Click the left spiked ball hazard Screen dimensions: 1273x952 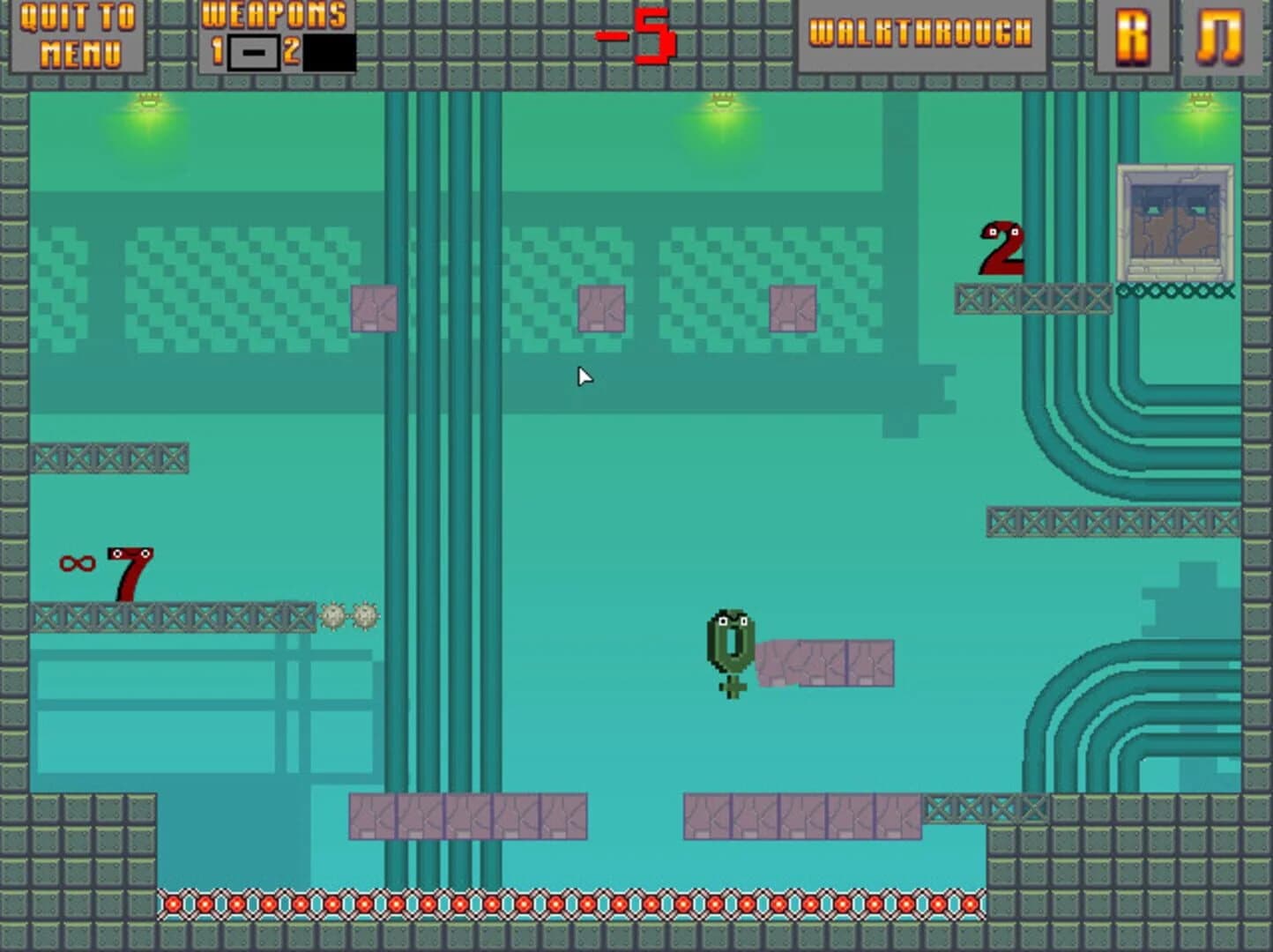[x=333, y=617]
